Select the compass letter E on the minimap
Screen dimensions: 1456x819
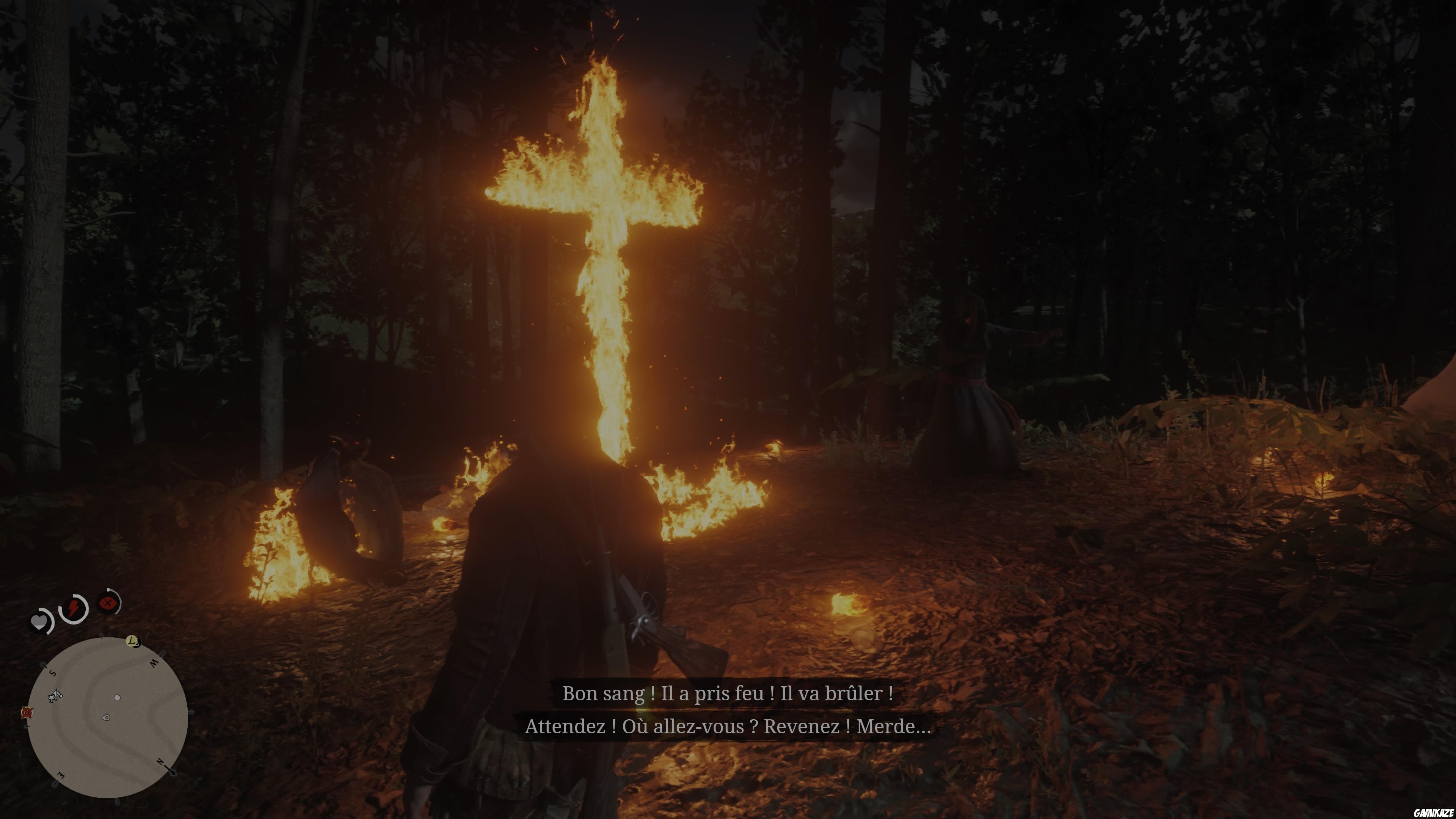(61, 775)
